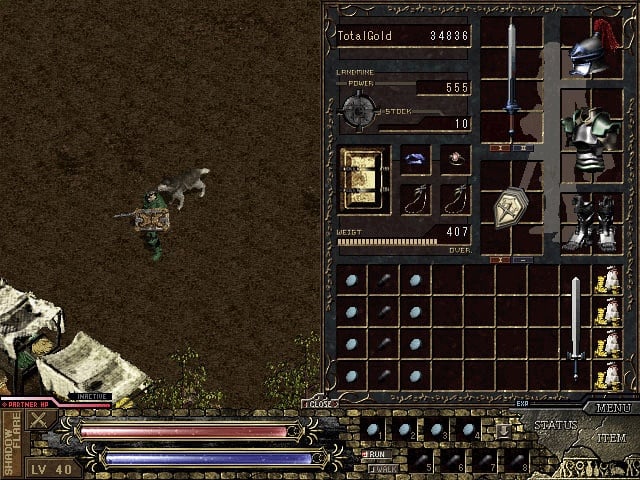Open the STATUS screen

point(557,425)
